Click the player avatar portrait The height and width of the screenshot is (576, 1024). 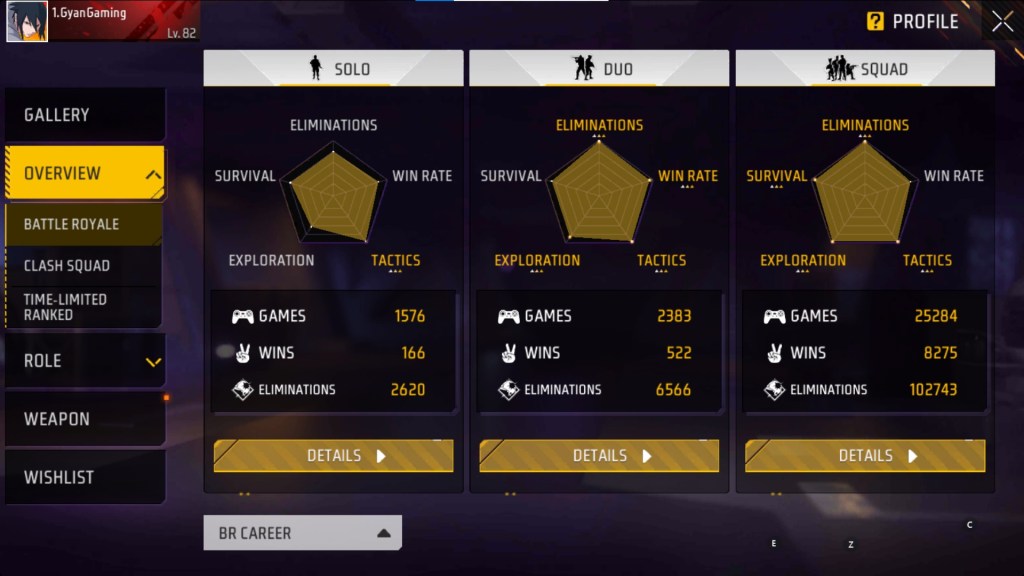coord(27,21)
